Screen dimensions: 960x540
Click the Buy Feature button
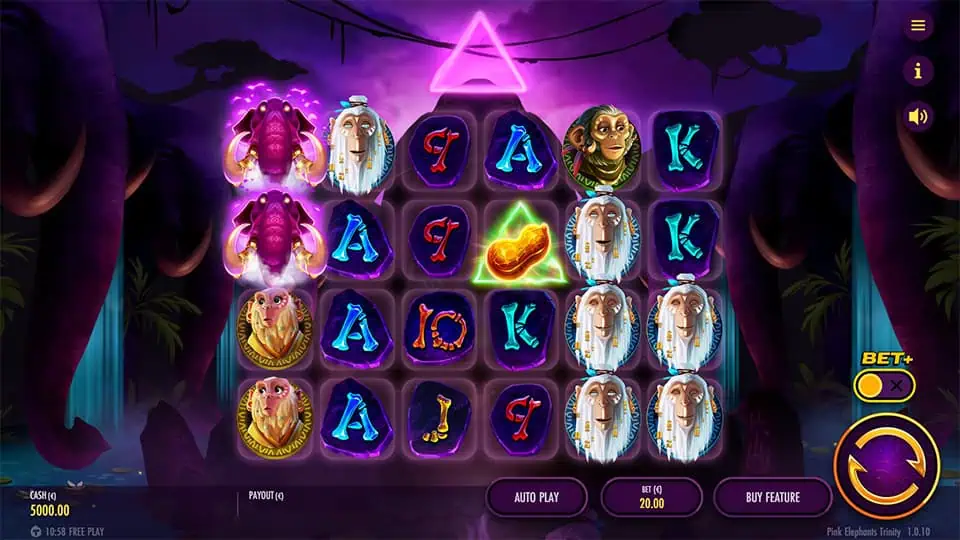[772, 496]
